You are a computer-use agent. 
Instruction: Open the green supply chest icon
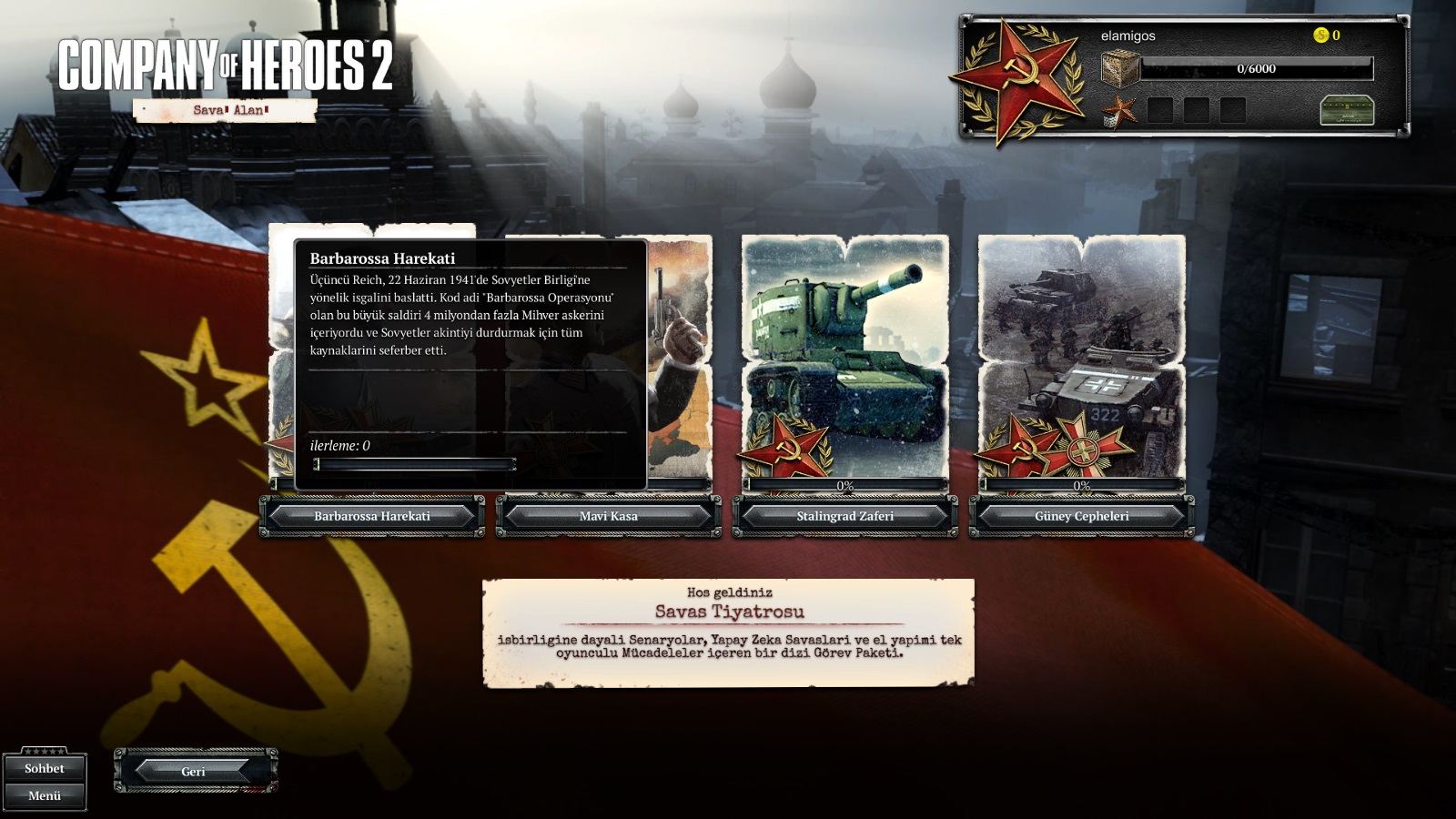[x=1346, y=110]
